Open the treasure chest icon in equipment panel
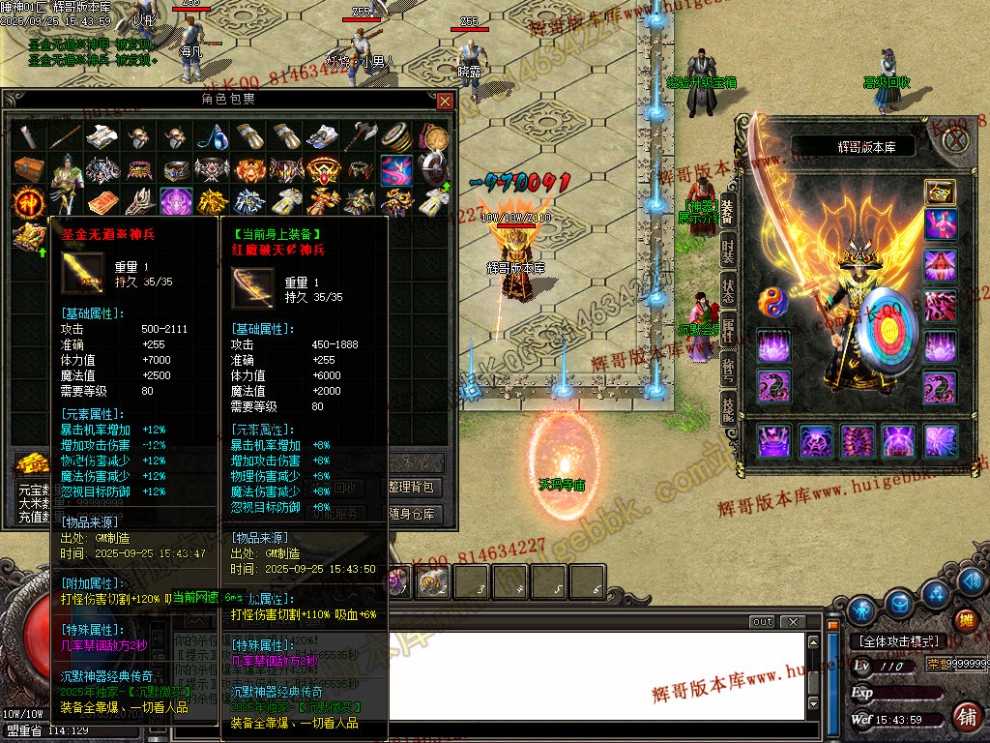 pyautogui.click(x=939, y=191)
